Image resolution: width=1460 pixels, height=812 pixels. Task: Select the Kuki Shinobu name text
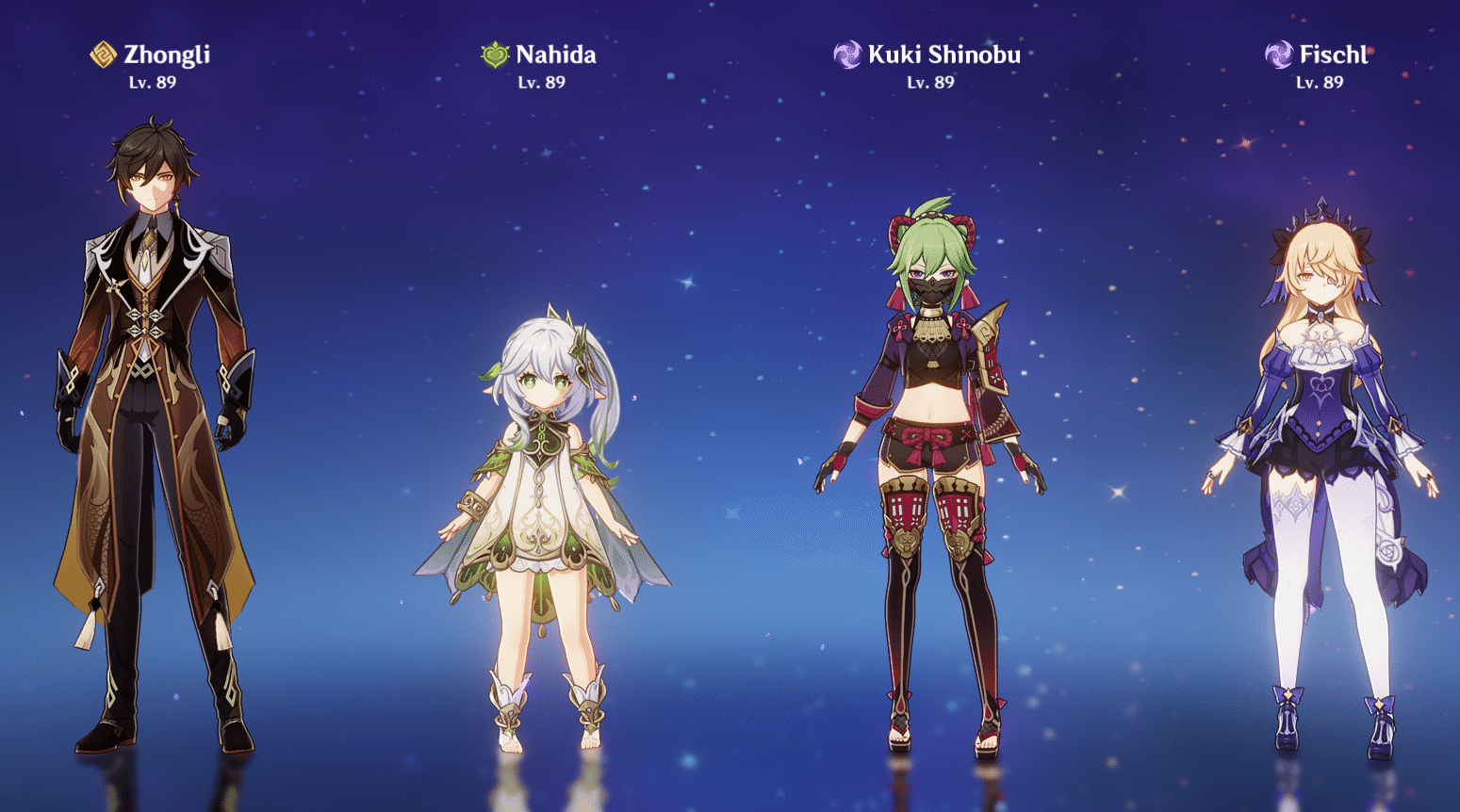pyautogui.click(x=943, y=55)
